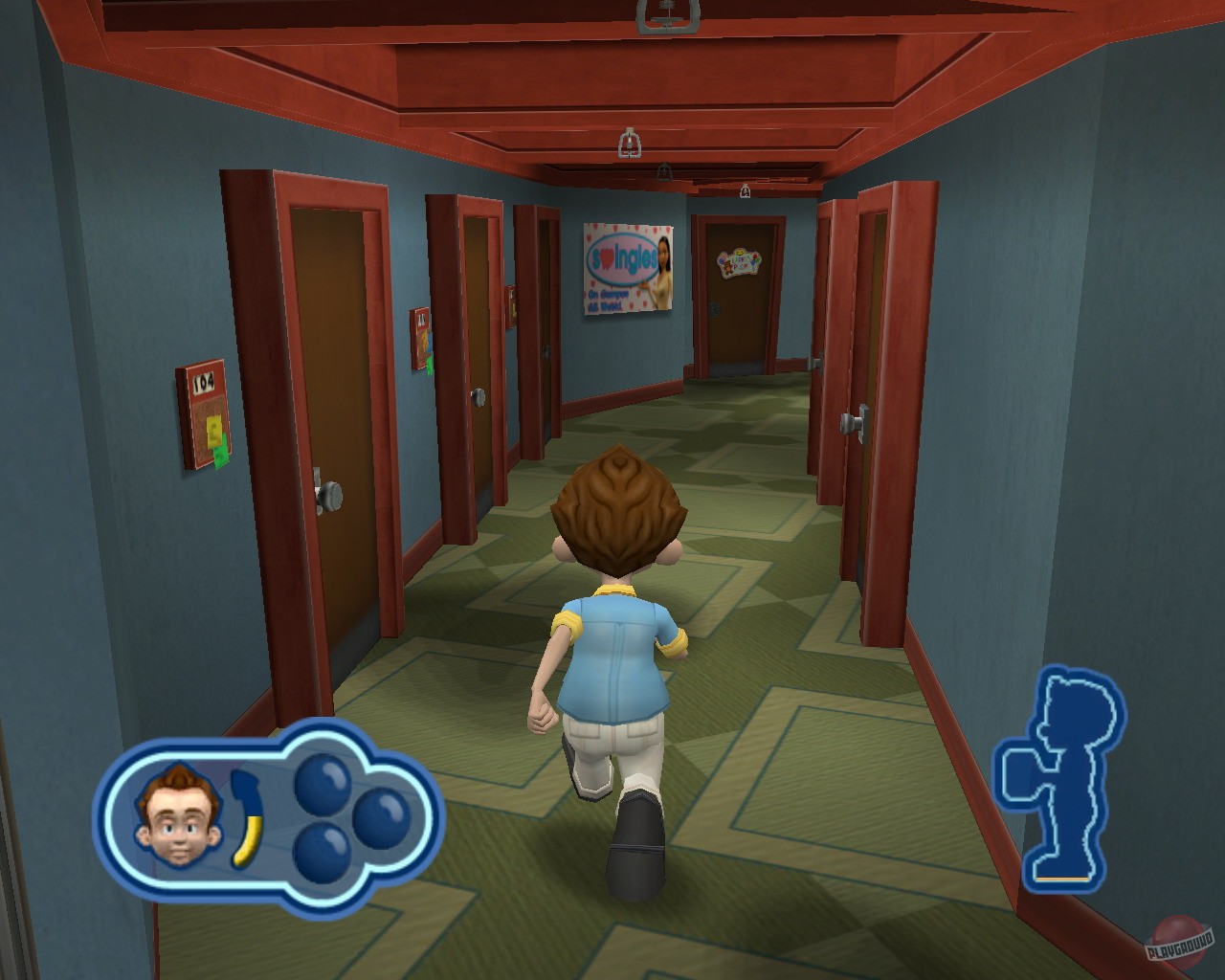The height and width of the screenshot is (980, 1225).
Task: Click the door at the end of the hallway
Action: point(737,306)
